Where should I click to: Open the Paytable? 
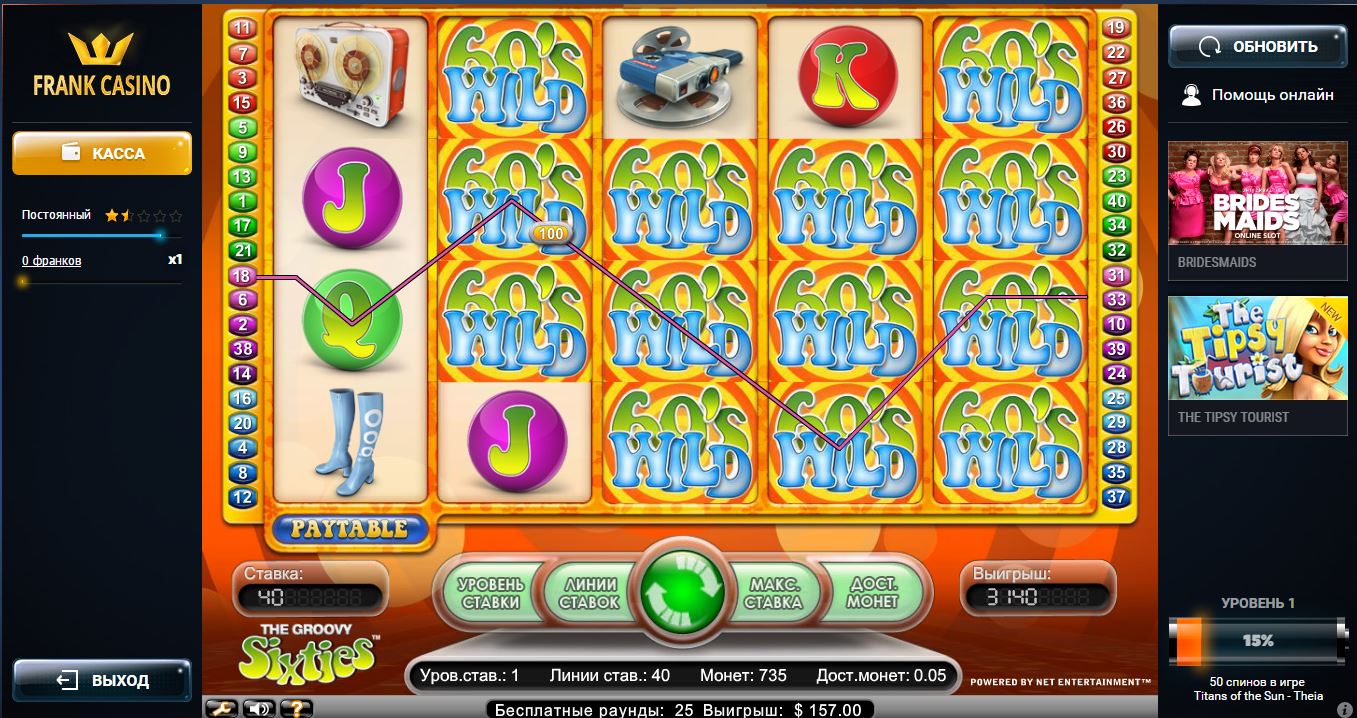[x=348, y=528]
